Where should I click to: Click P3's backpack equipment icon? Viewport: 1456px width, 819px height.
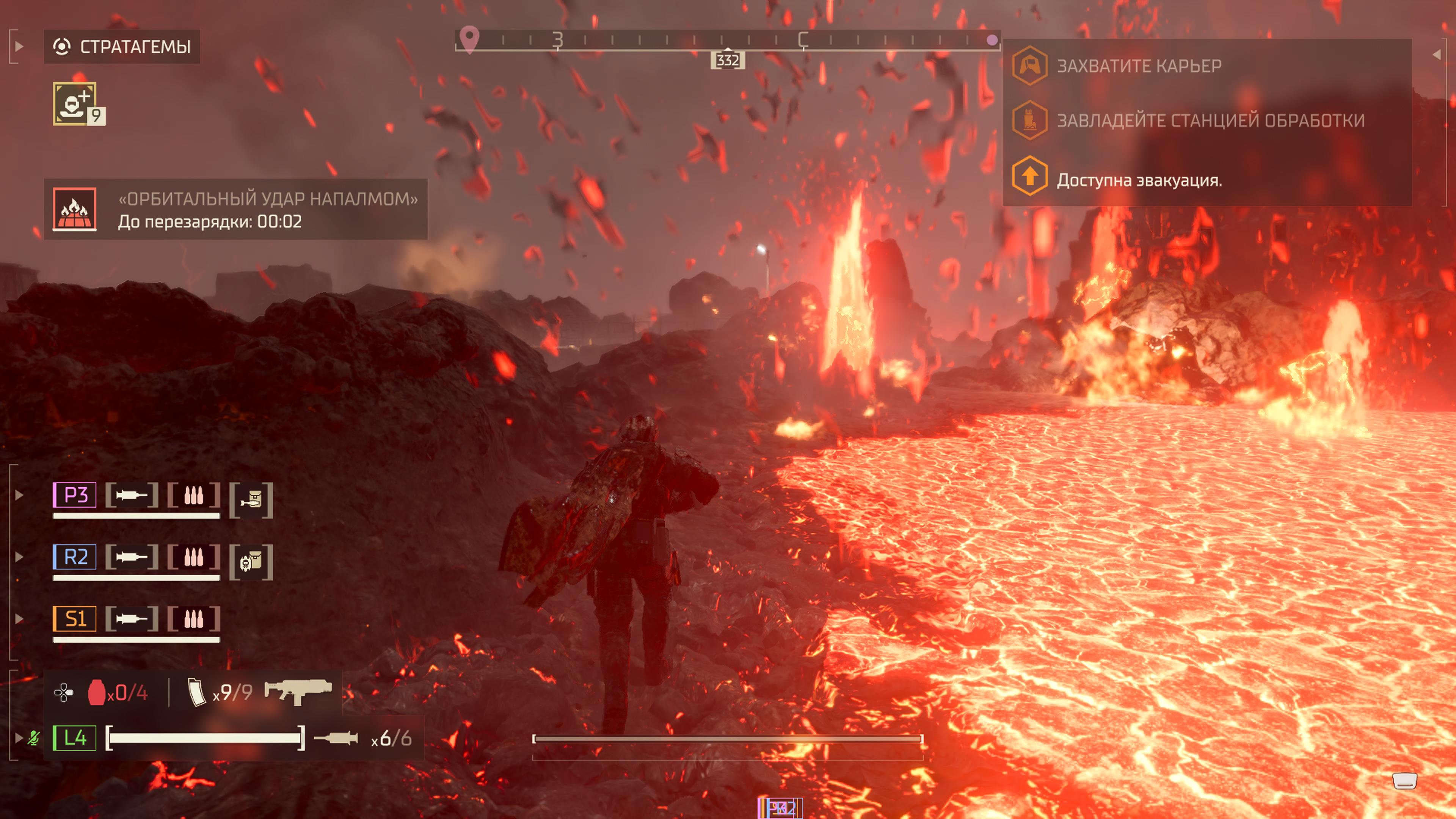pos(251,500)
